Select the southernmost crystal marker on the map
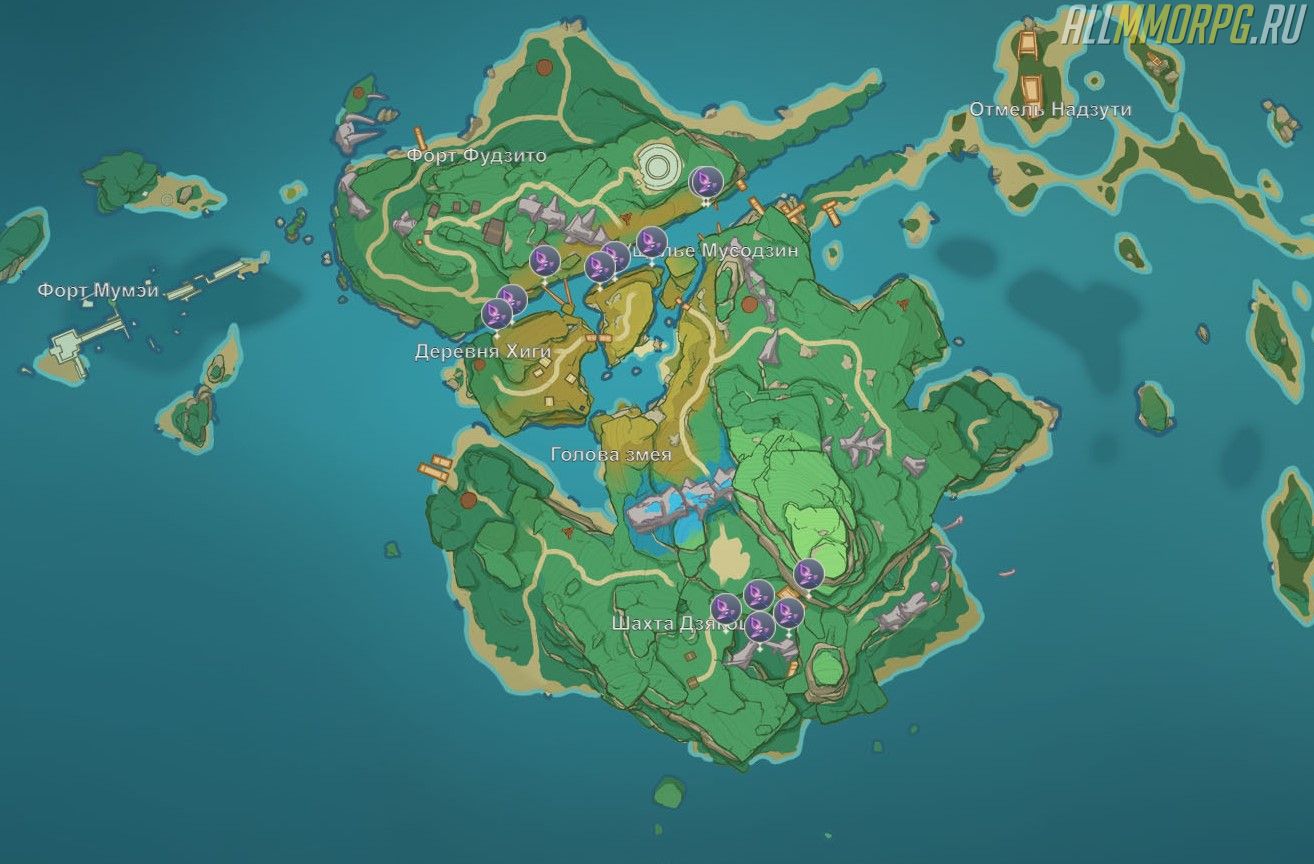1314x864 pixels. pyautogui.click(x=761, y=628)
